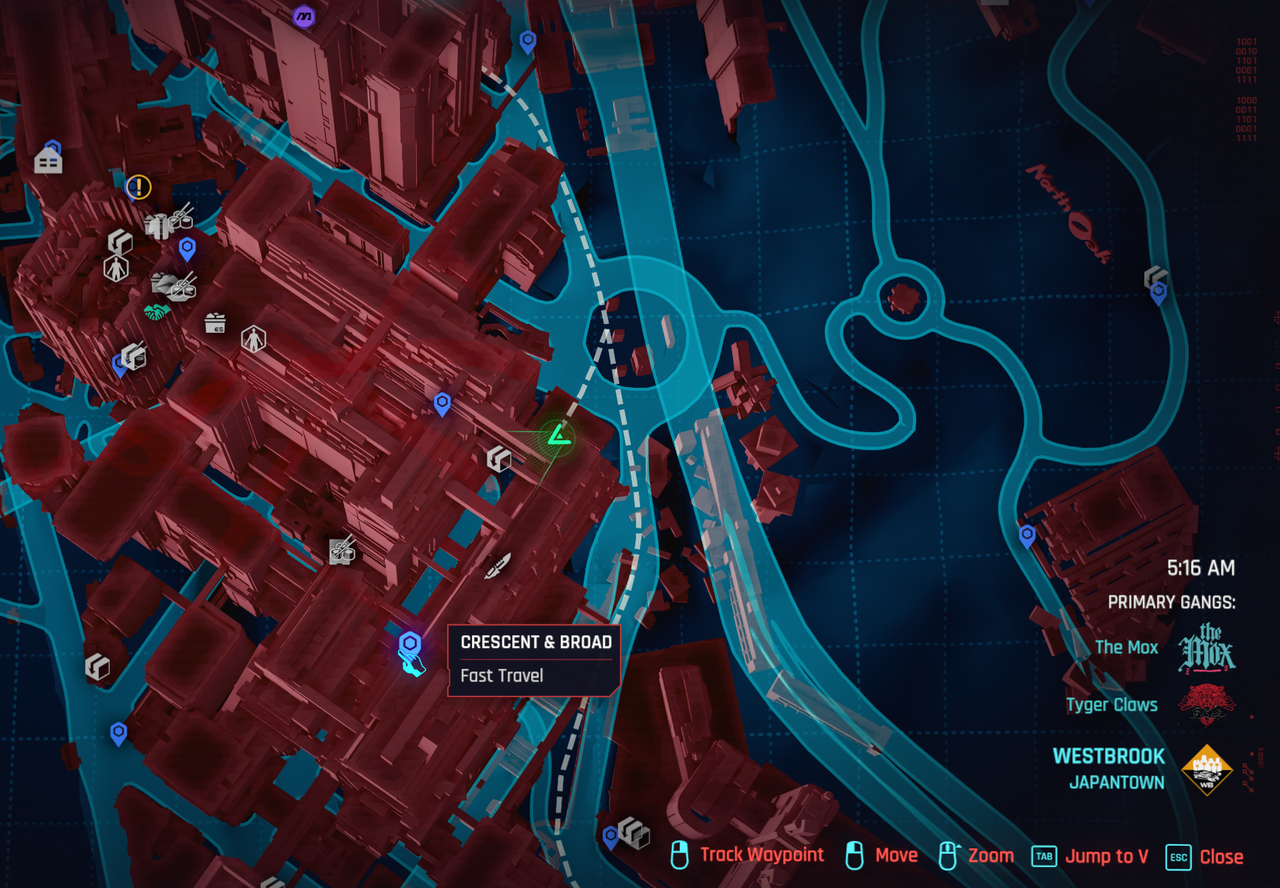Open the yellow exclamation quest marker

click(x=138, y=186)
